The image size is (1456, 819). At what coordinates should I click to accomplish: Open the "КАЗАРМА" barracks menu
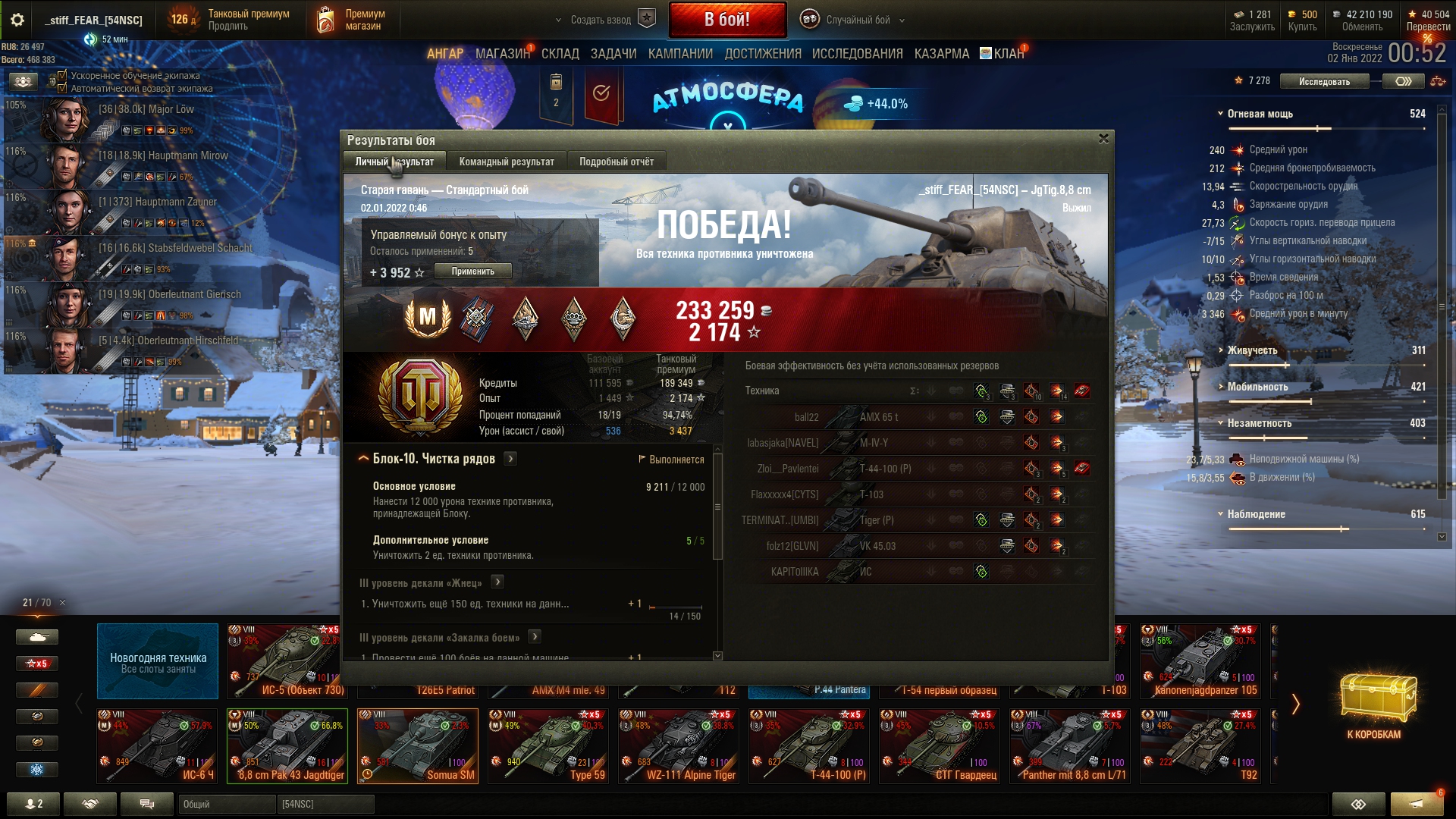click(x=941, y=54)
